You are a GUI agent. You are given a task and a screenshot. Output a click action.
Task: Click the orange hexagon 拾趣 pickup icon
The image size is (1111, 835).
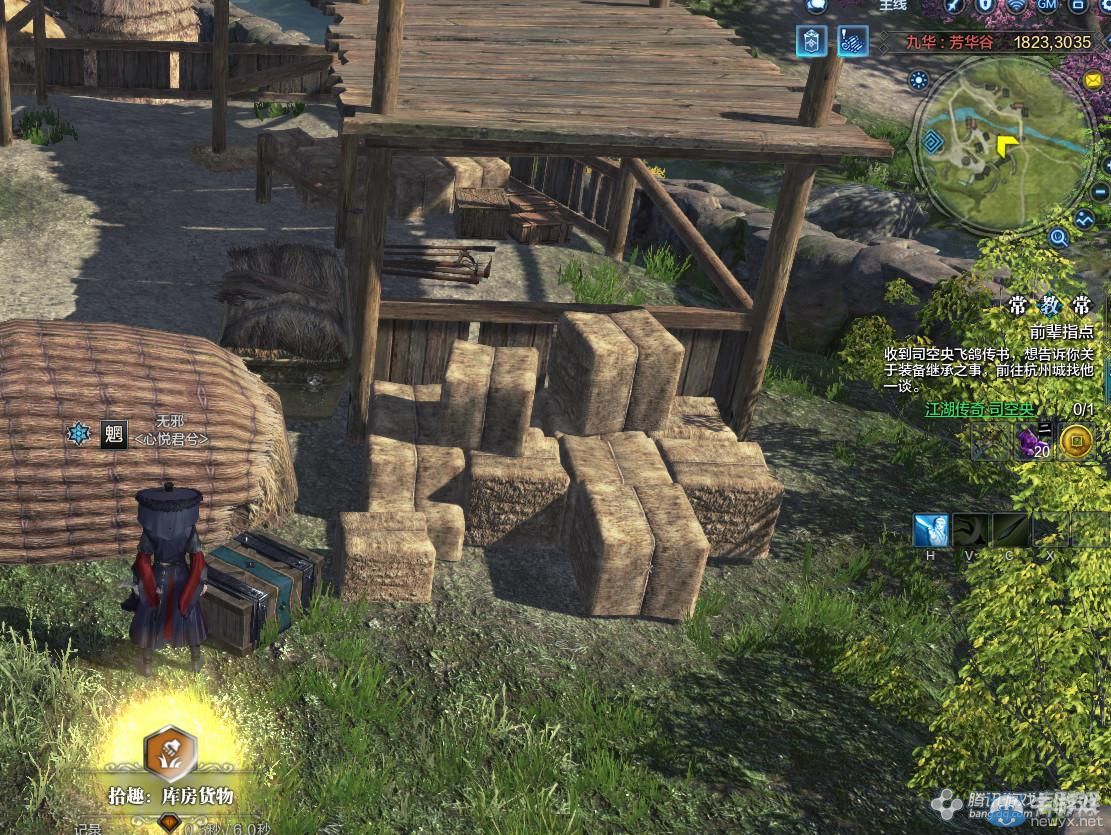[169, 753]
